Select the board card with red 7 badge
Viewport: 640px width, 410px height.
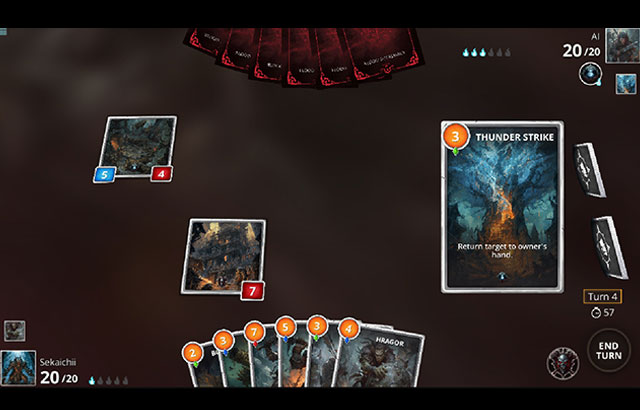(226, 256)
